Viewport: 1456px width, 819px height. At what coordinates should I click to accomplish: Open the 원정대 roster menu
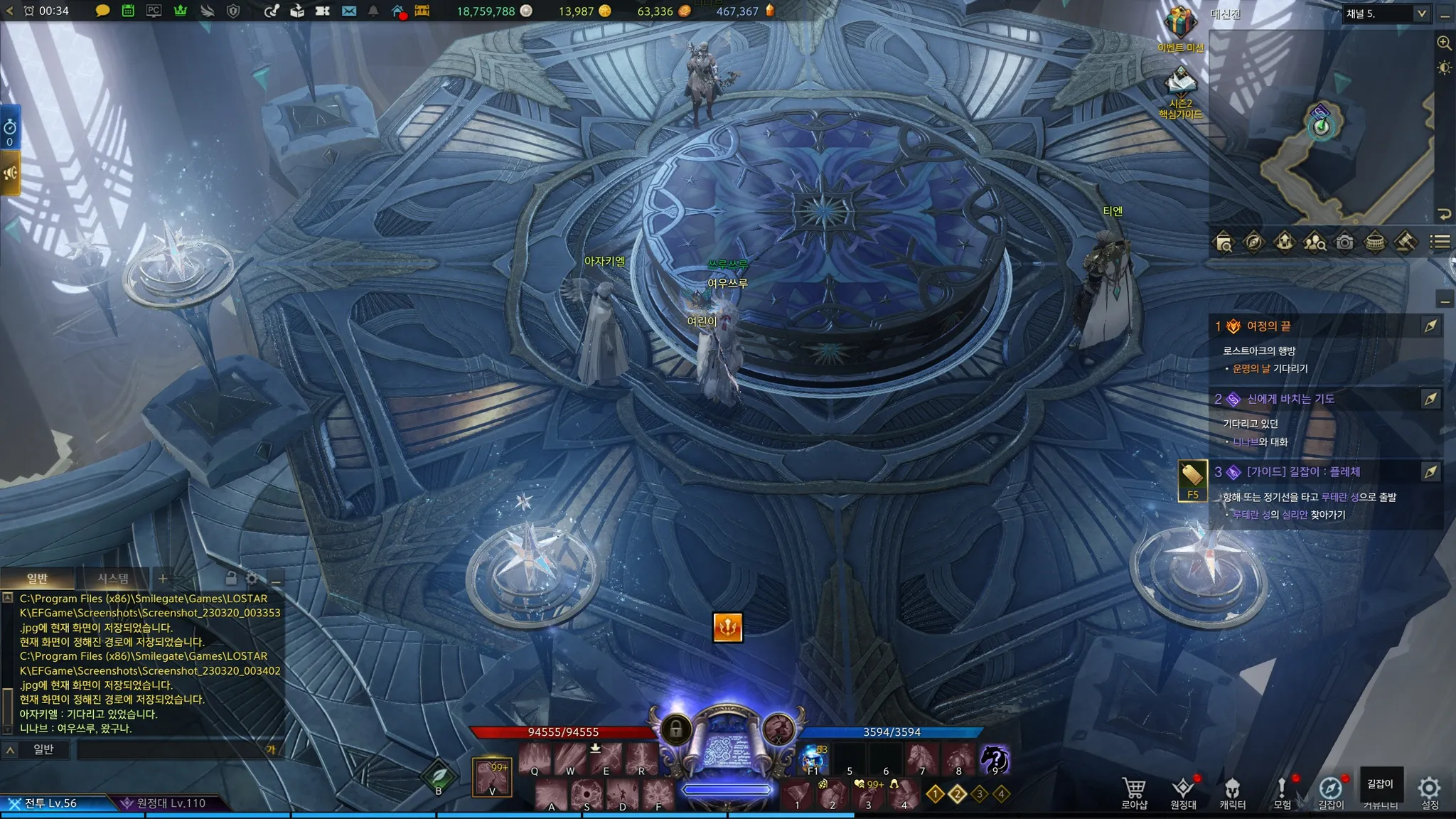(x=1183, y=792)
